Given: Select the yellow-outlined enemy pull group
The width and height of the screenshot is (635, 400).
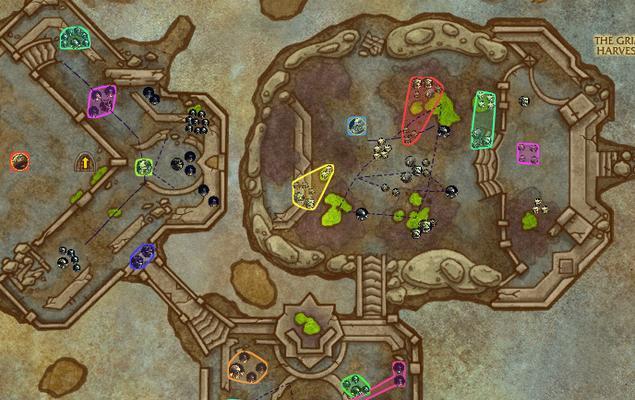Looking at the screenshot, I should pos(314,186).
